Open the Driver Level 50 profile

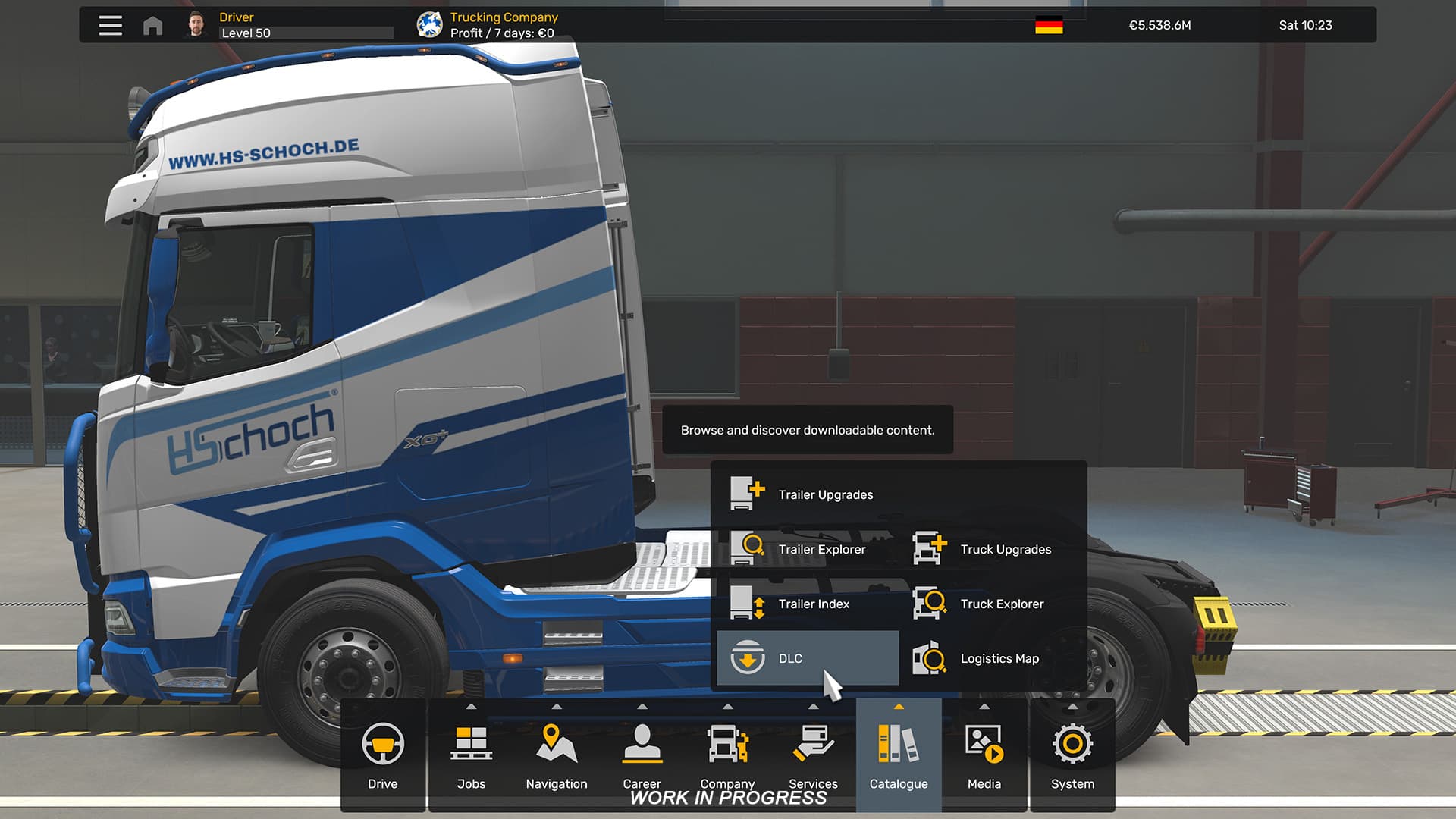coord(245,25)
